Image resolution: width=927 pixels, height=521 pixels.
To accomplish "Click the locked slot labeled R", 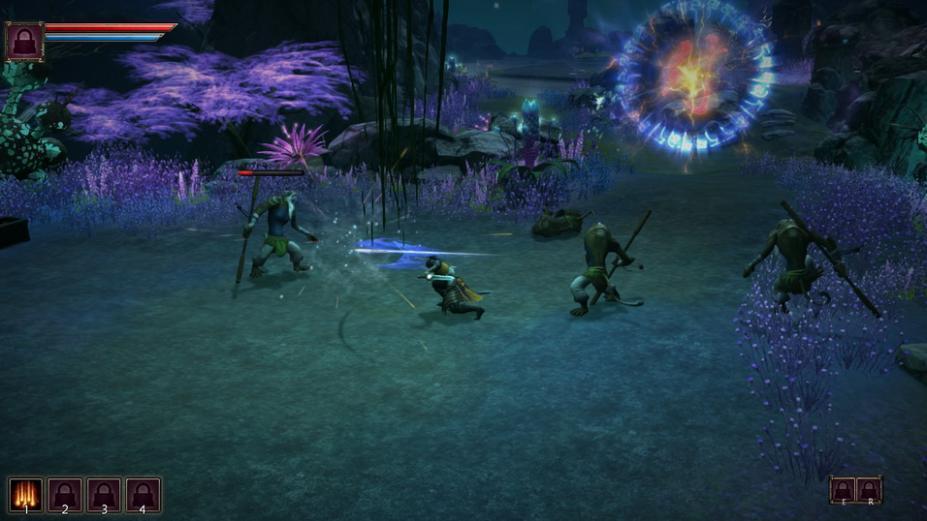I will (x=870, y=490).
